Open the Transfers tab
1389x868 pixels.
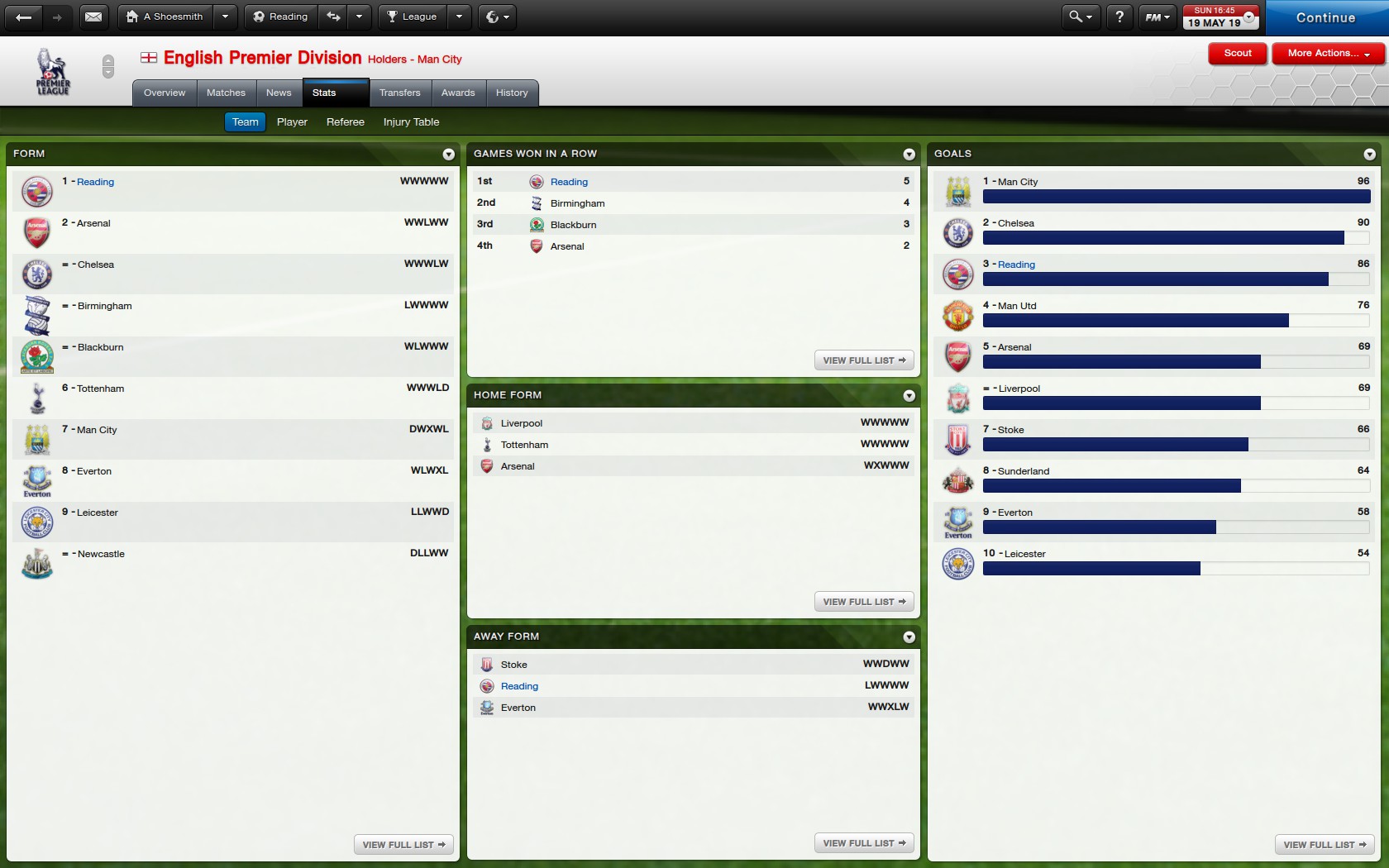click(399, 93)
